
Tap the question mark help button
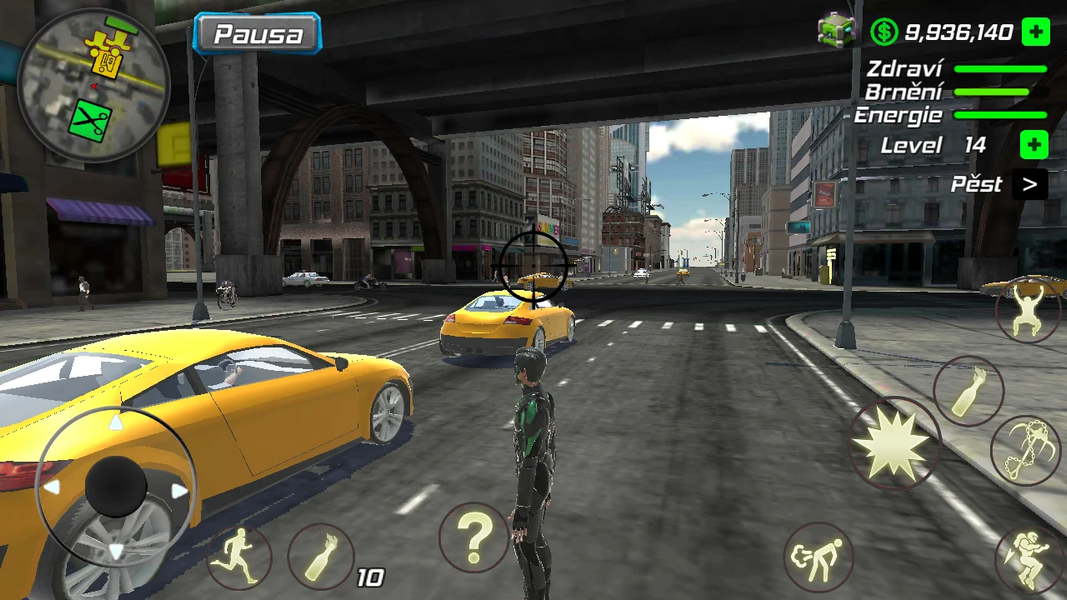[473, 537]
